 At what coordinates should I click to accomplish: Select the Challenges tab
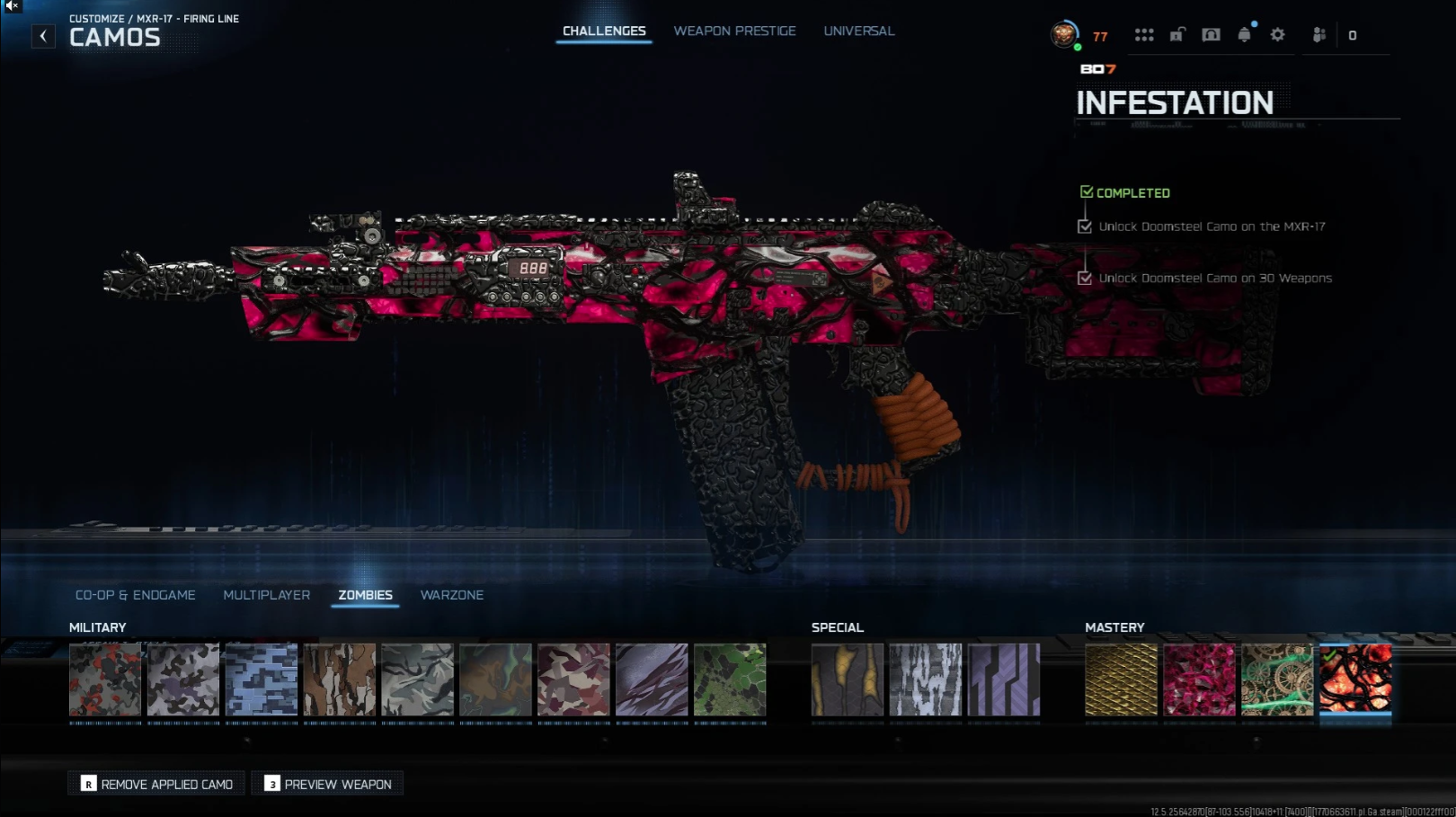point(604,31)
